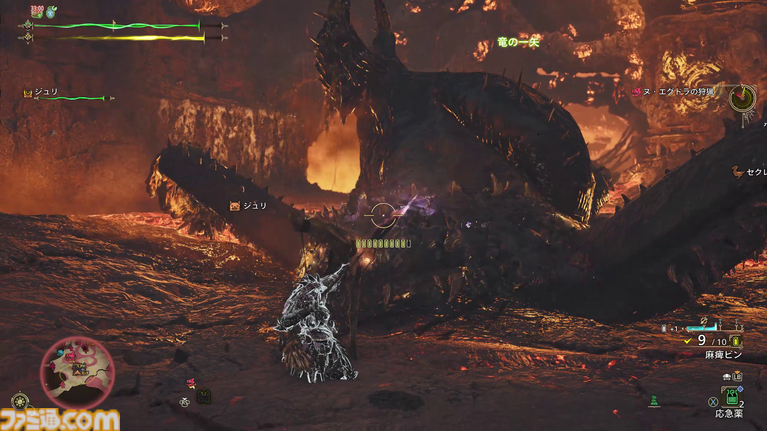The image size is (767, 431).
Task: Select the Seikret mount icon
Action: pyautogui.click(x=738, y=170)
